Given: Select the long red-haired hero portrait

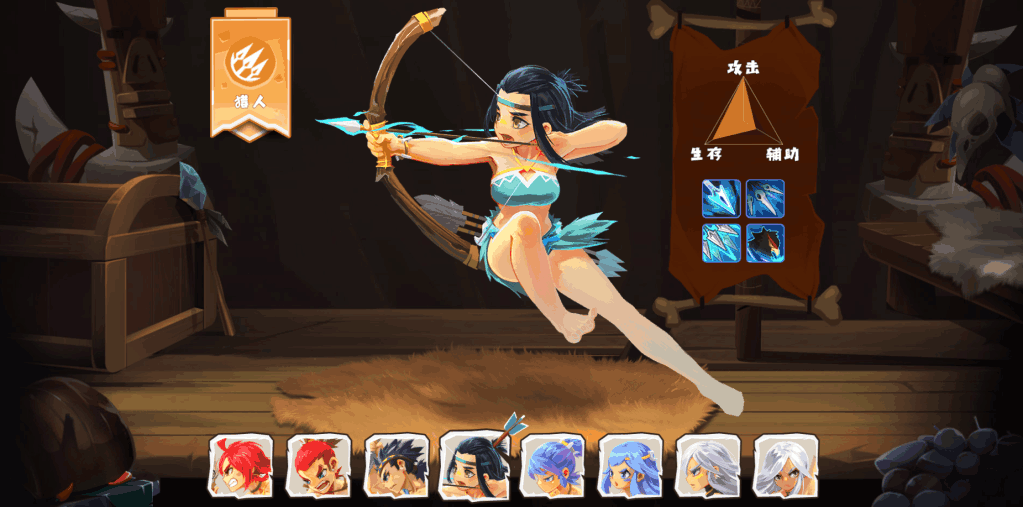Looking at the screenshot, I should [239, 465].
